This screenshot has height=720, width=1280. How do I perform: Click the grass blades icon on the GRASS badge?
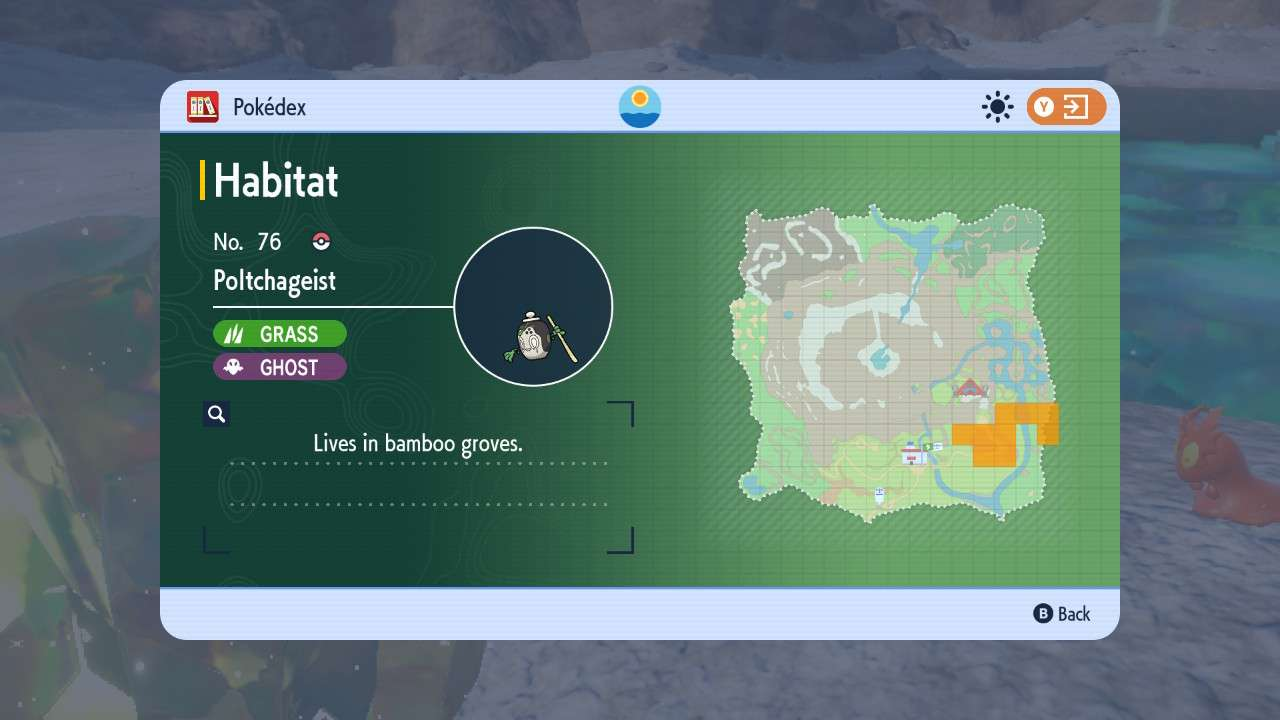tap(233, 333)
